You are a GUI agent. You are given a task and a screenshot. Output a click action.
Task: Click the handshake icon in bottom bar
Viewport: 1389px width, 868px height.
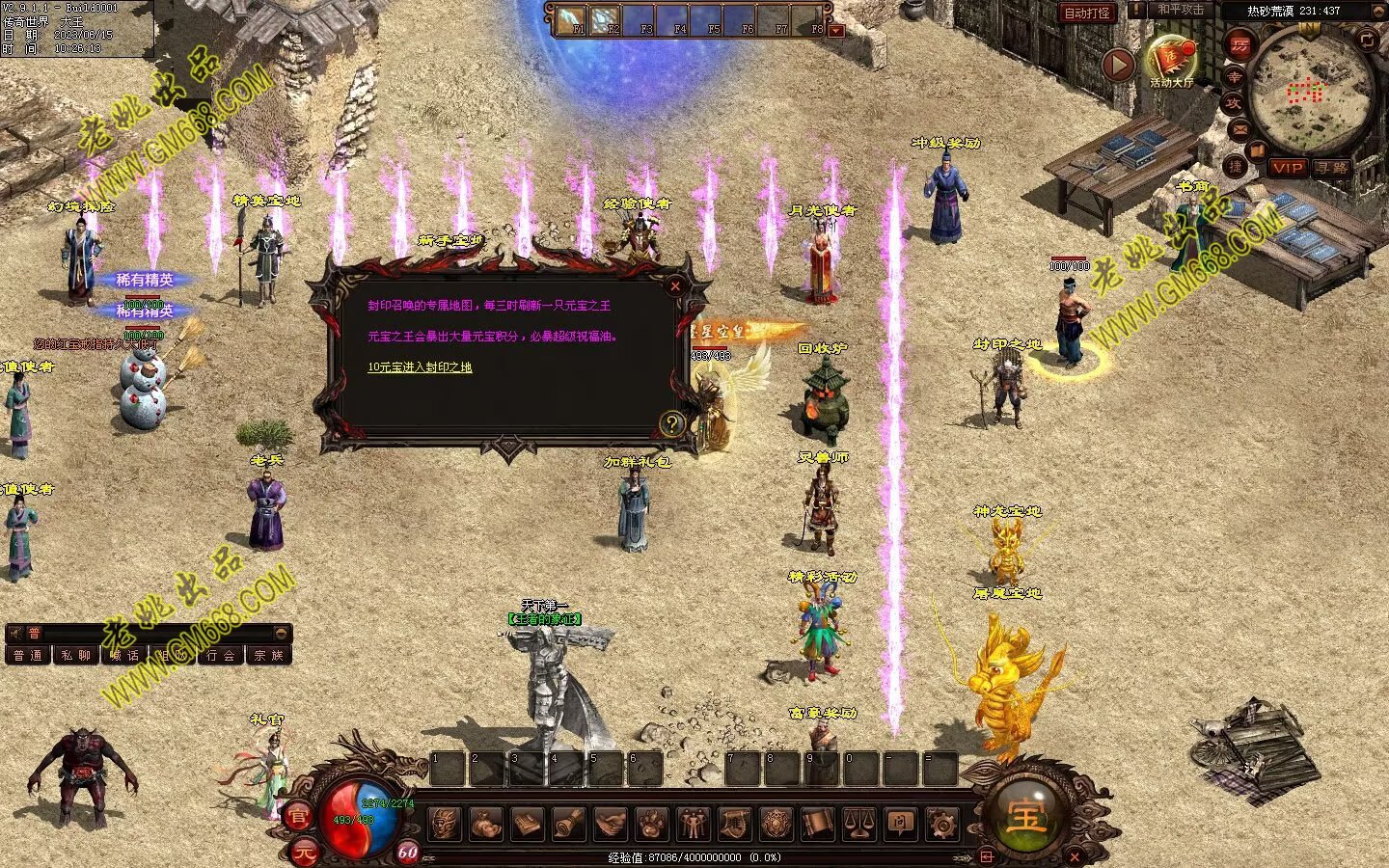(x=610, y=825)
